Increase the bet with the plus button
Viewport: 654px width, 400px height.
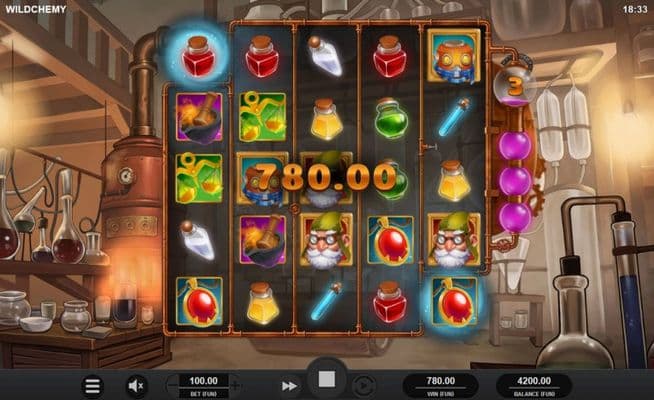(236, 385)
